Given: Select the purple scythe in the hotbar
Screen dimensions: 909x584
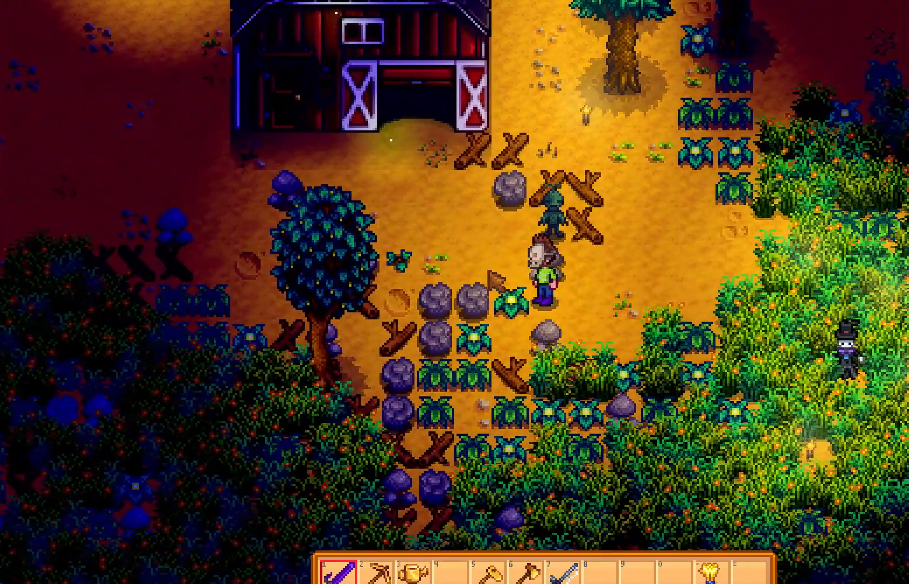Looking at the screenshot, I should pyautogui.click(x=339, y=573).
